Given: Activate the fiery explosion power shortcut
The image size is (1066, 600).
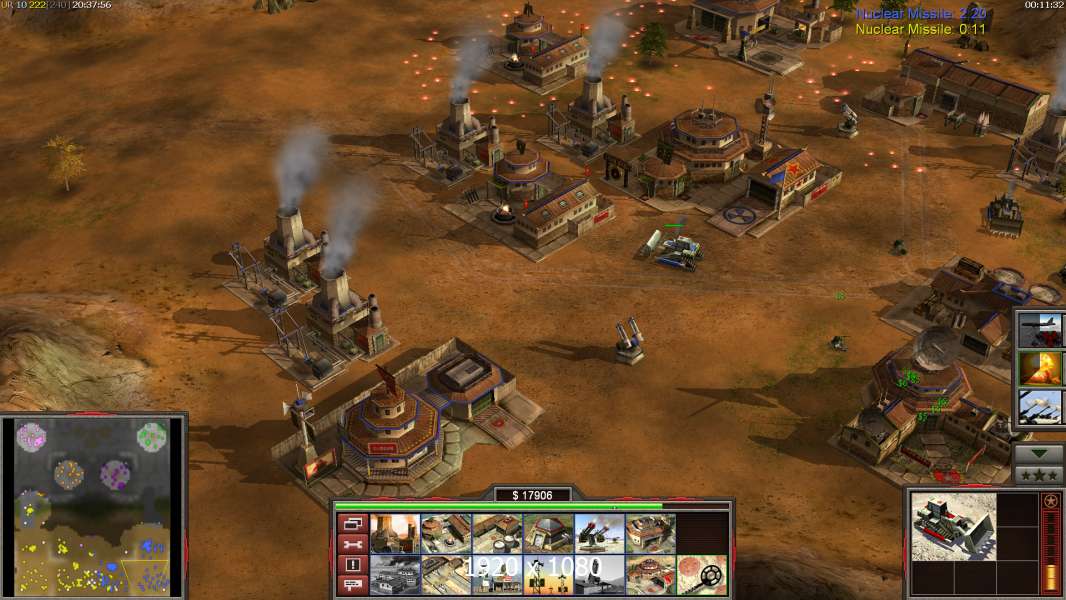Looking at the screenshot, I should [x=1041, y=369].
